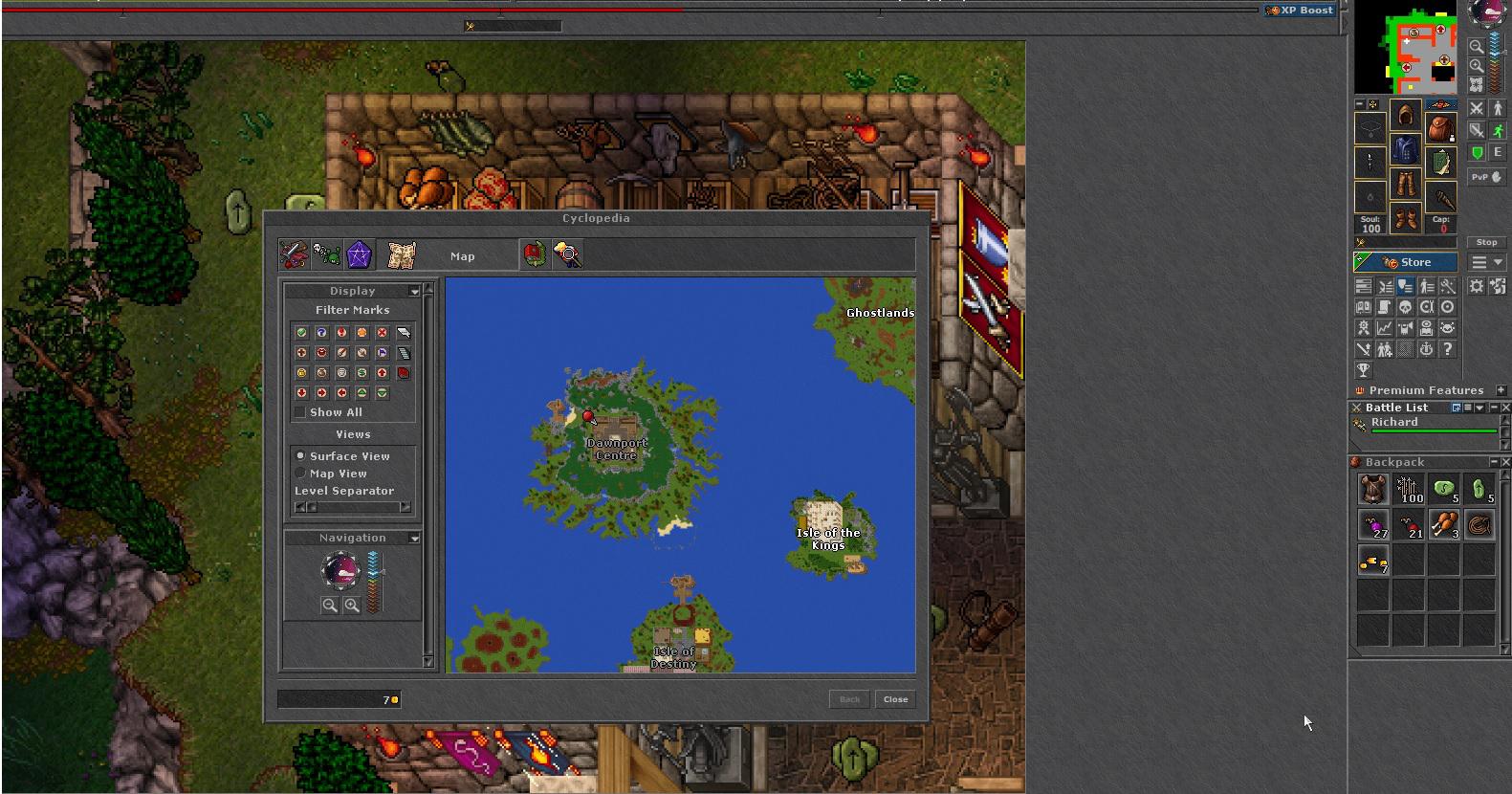Open the Cyclopedia items tab with sword icon
The height and width of the screenshot is (794, 1512).
coord(294,254)
